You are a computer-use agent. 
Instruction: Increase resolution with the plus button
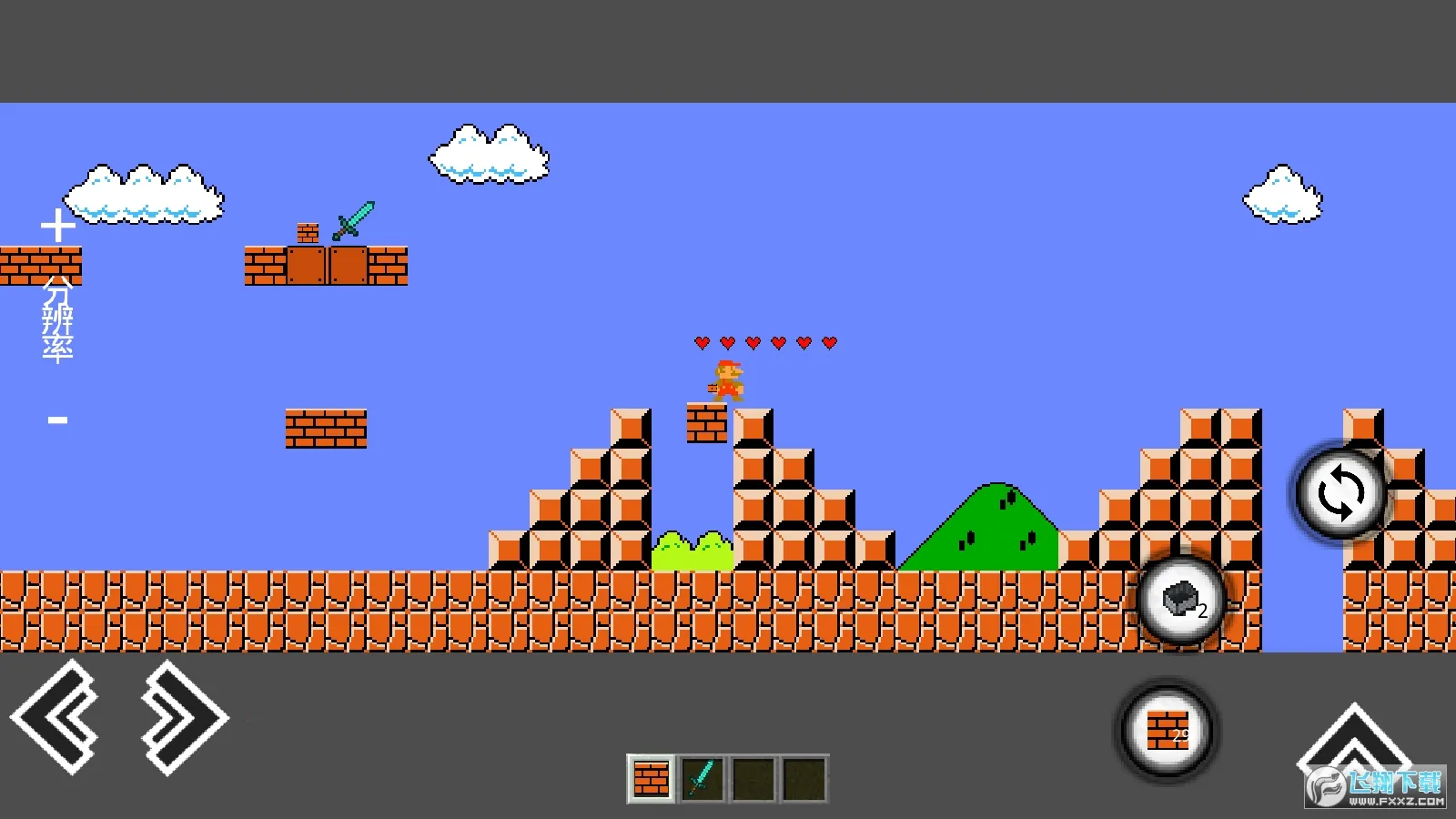click(58, 226)
